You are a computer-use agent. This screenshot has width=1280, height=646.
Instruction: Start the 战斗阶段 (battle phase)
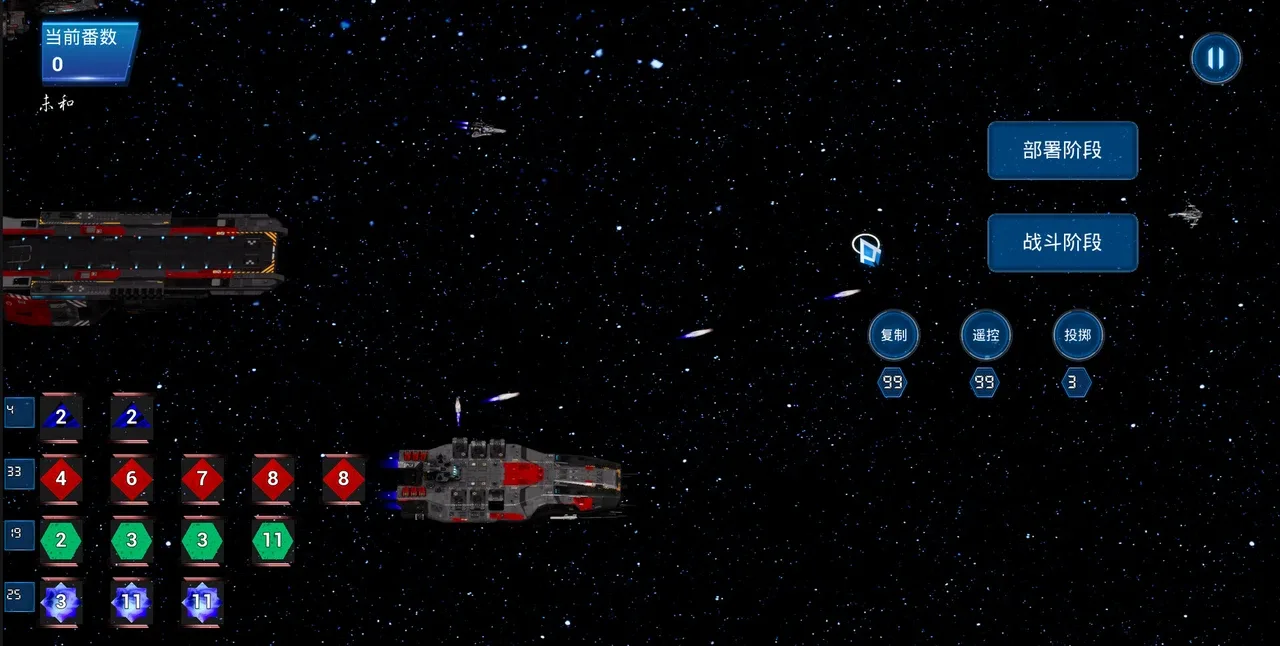(1062, 242)
